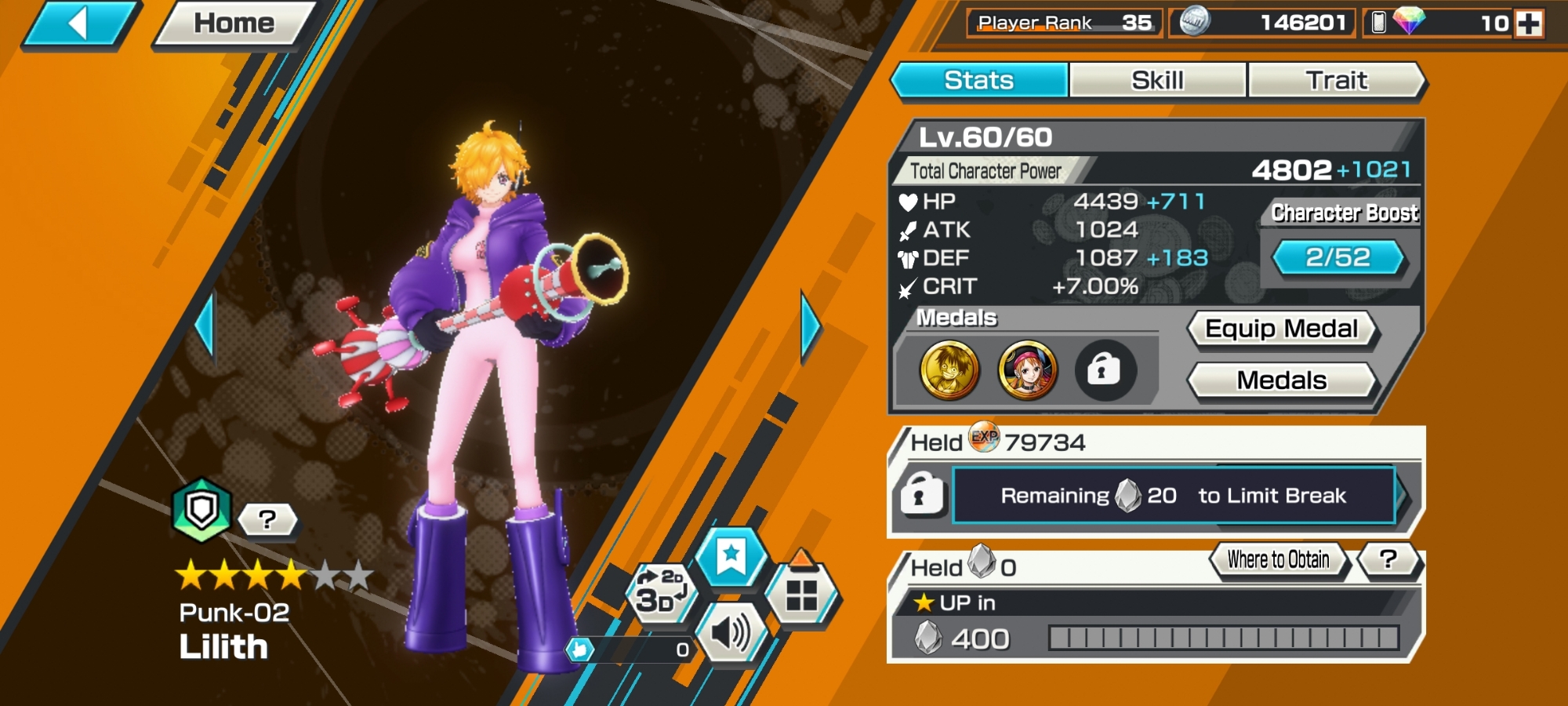Toggle the 2D/3D view switch
1568x706 pixels.
pyautogui.click(x=660, y=591)
